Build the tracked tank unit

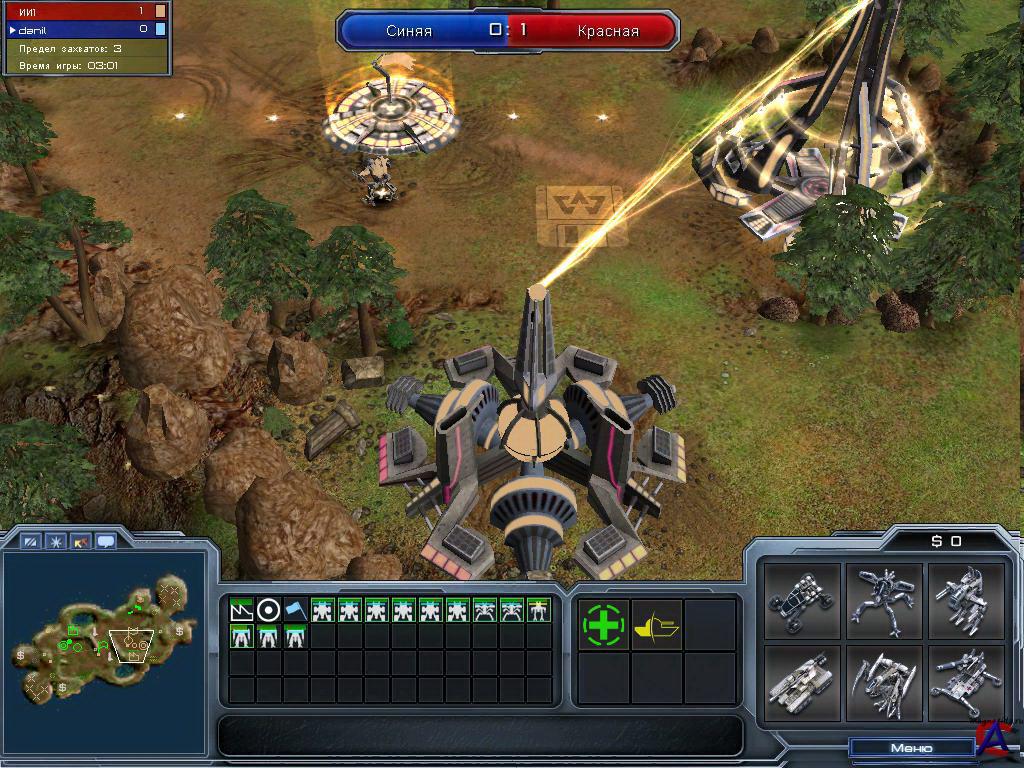[x=798, y=683]
